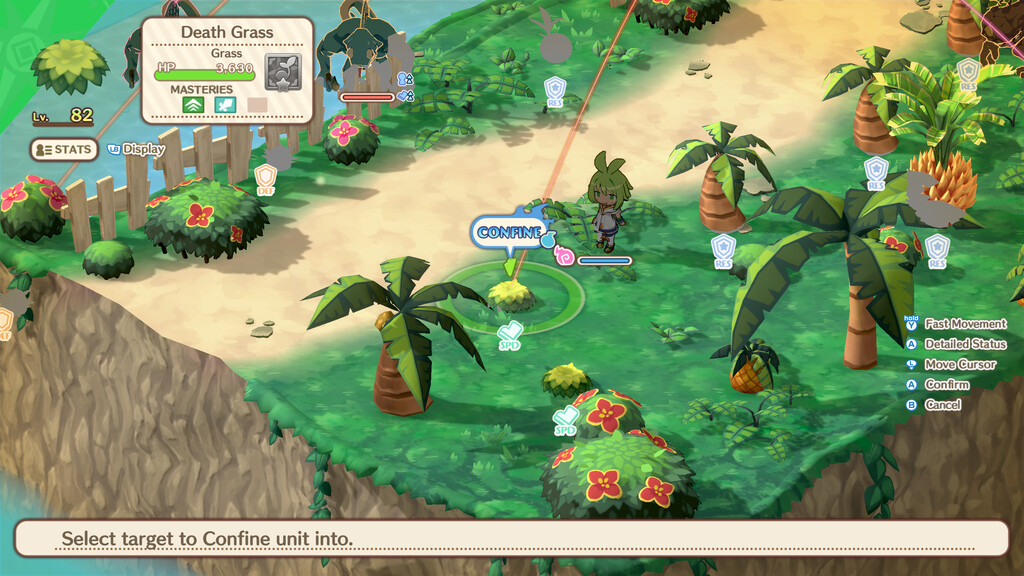Select the Death Grass portrait icon
1024x576 pixels.
pos(282,72)
